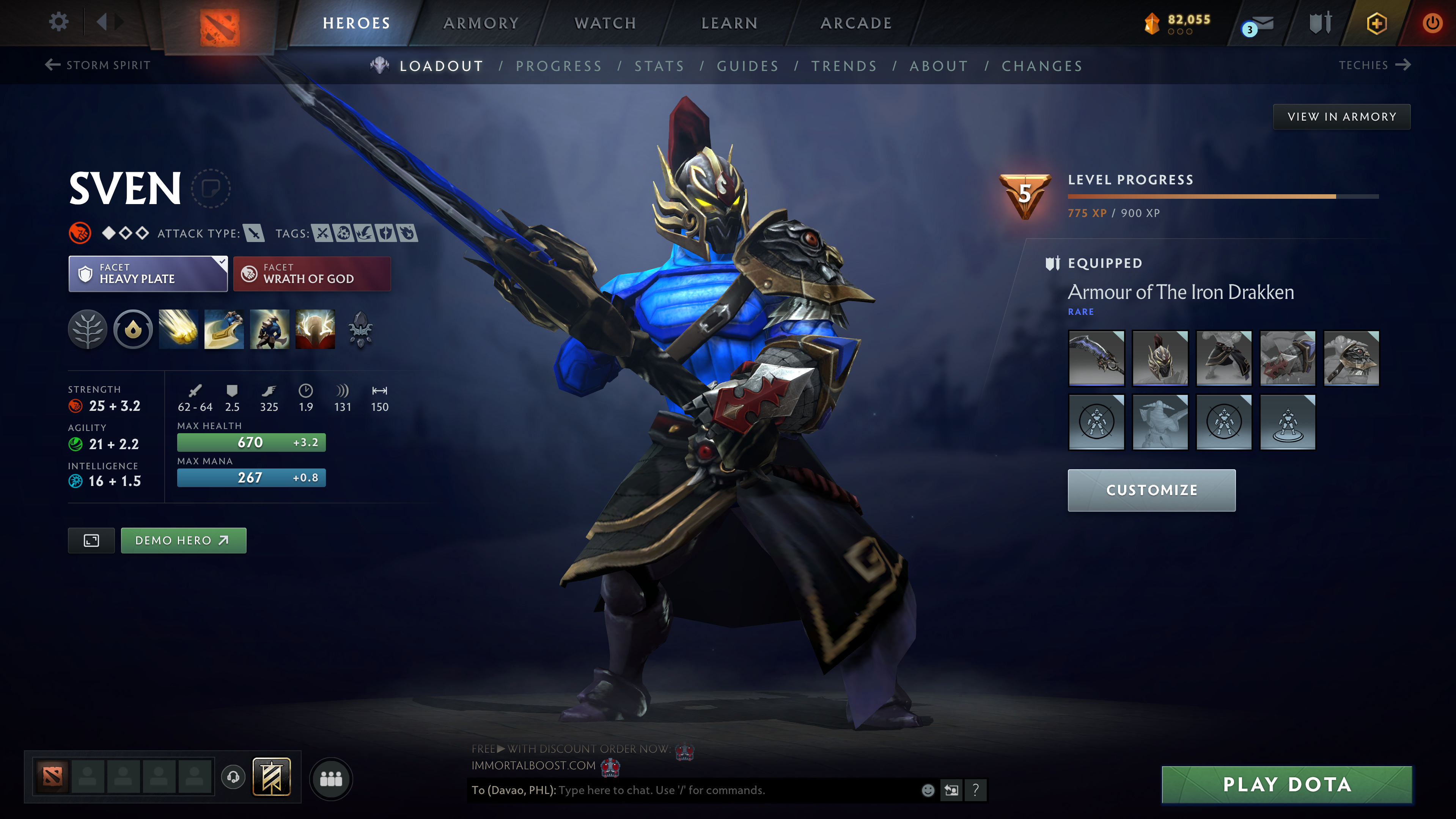Go back to Storm Spirit via left arrow
Image resolution: width=1456 pixels, height=819 pixels.
52,65
